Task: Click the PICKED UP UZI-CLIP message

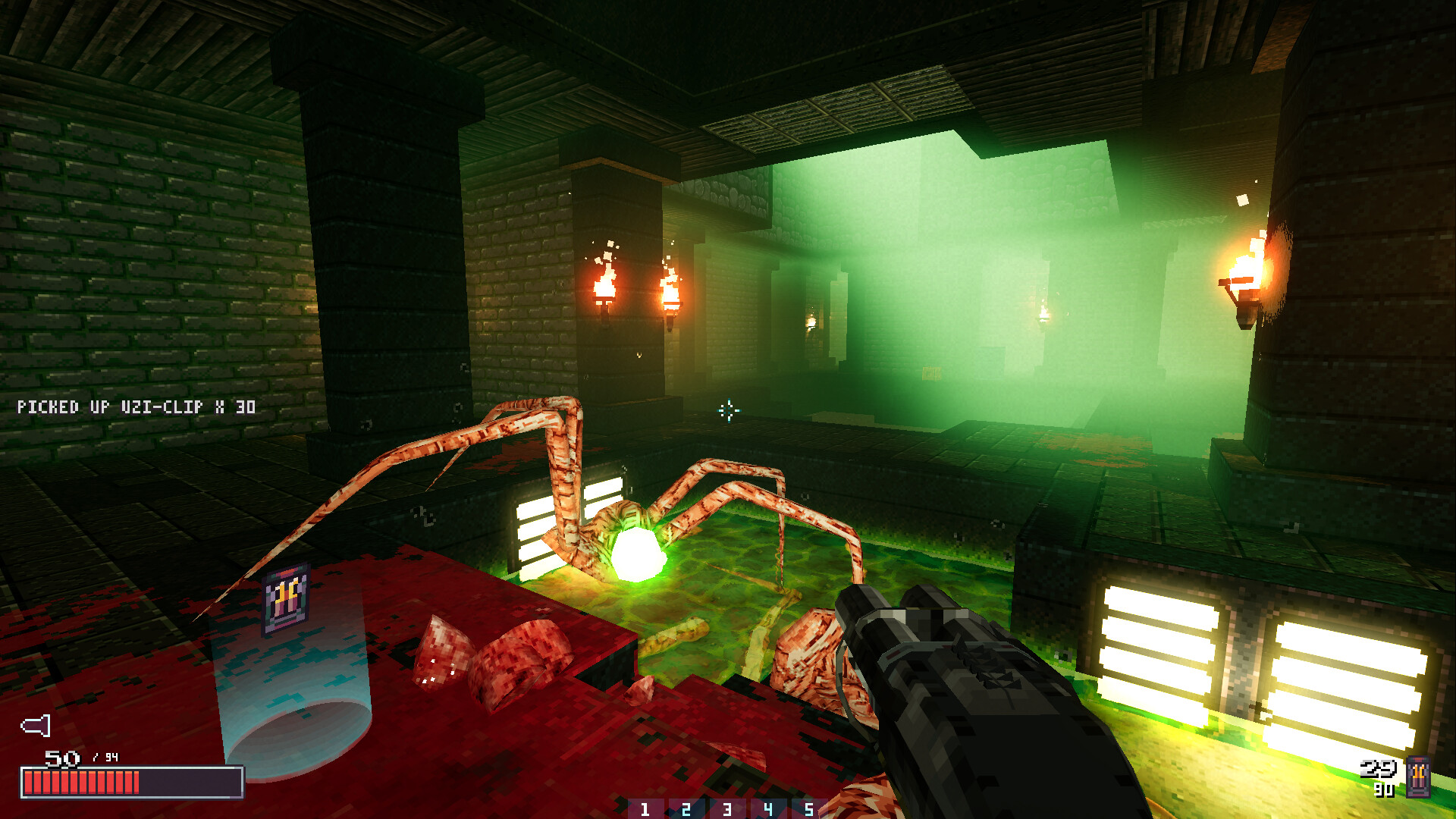Action: click(136, 406)
